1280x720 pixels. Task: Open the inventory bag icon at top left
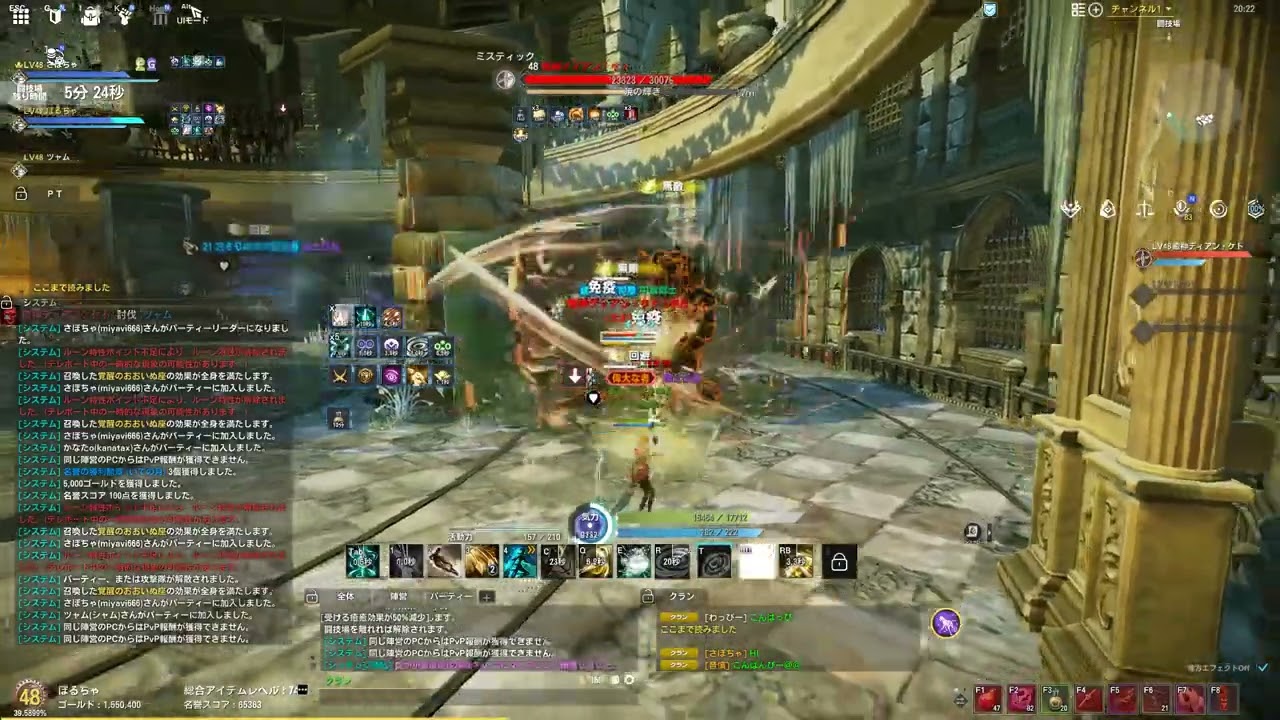(89, 15)
